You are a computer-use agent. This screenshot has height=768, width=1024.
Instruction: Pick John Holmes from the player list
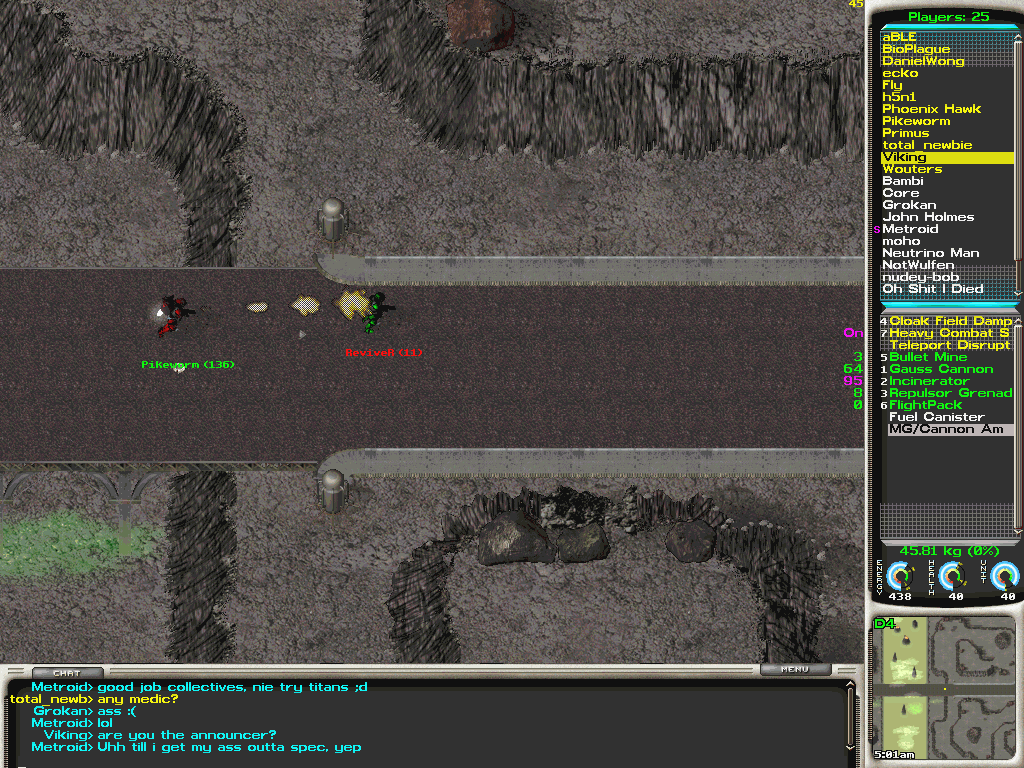[x=927, y=217]
